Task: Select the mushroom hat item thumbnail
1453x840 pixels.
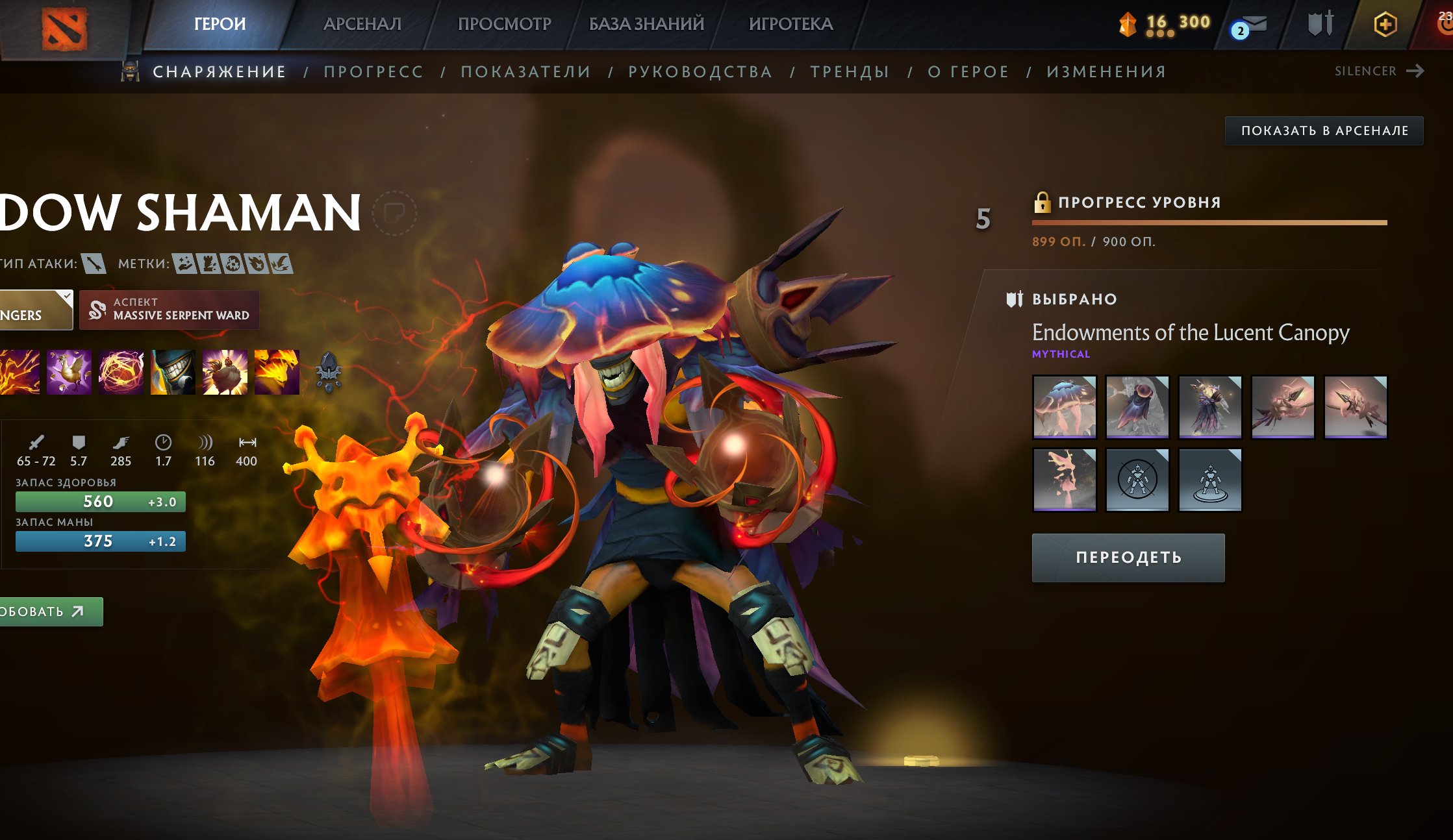Action: [x=1064, y=407]
